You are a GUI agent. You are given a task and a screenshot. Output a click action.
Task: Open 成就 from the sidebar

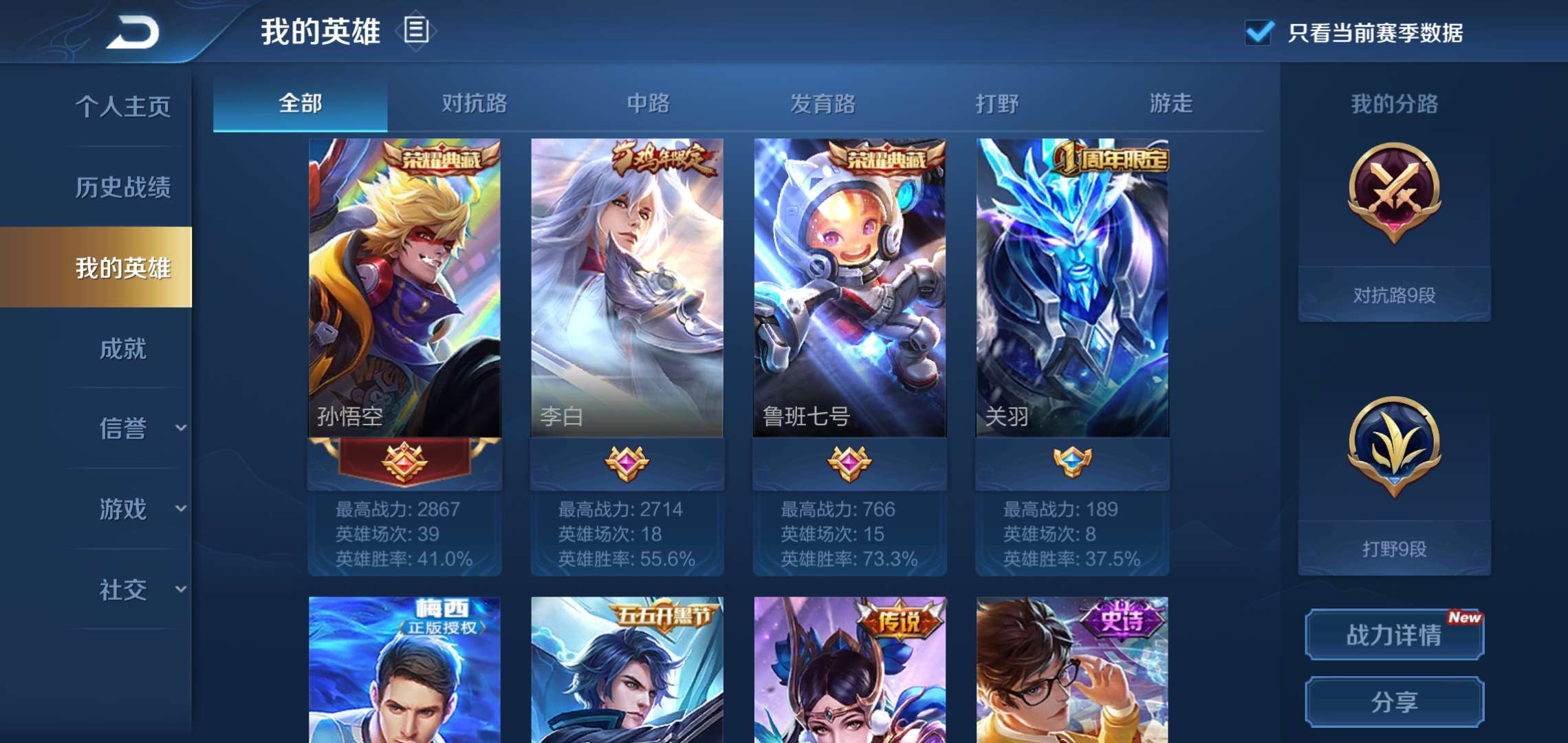point(124,349)
